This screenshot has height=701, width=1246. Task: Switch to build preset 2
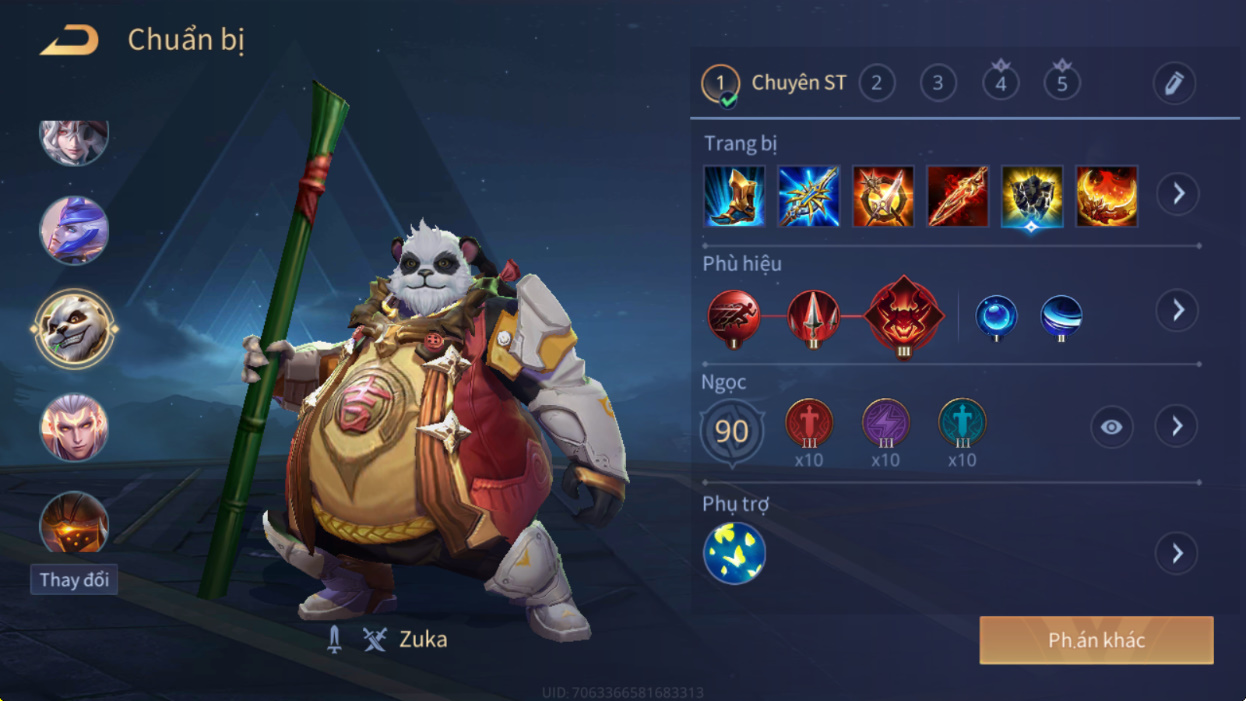coord(877,83)
